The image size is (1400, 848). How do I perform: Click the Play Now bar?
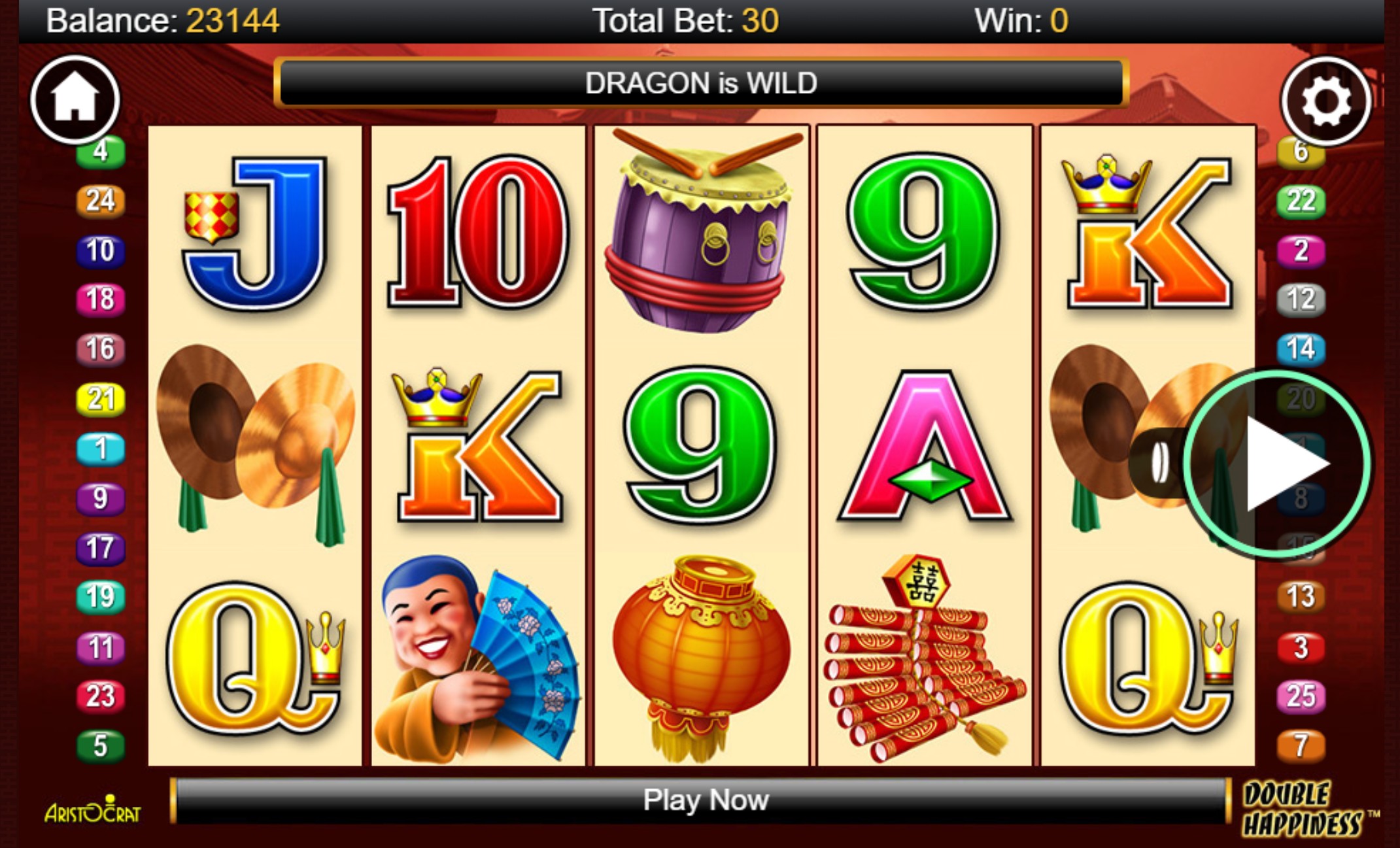704,800
